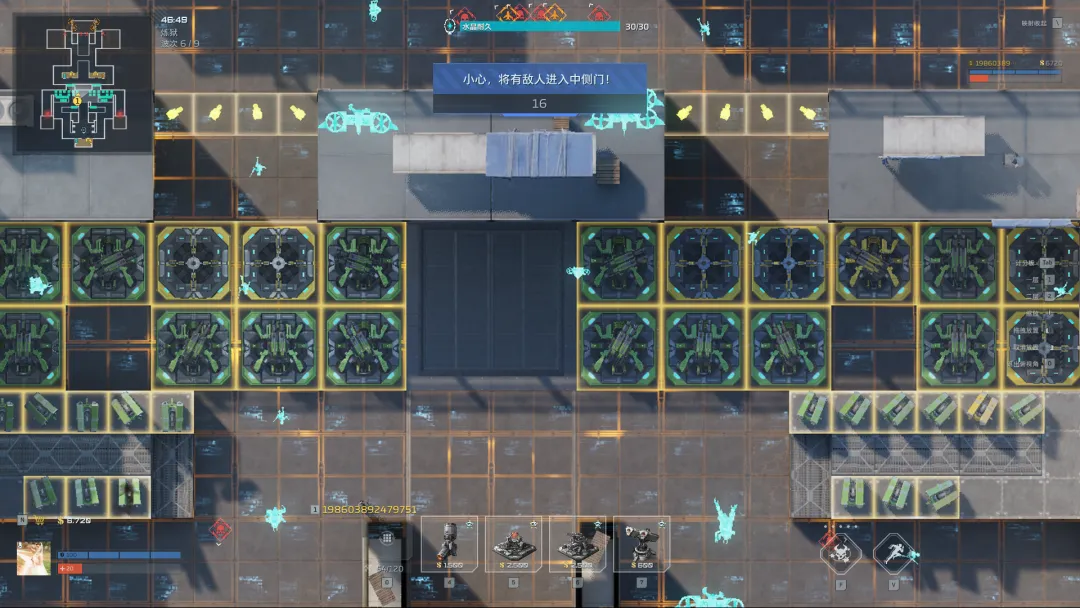Select the $1,500 cannon turret card
Screen dimensions: 1080x608
tap(447, 543)
